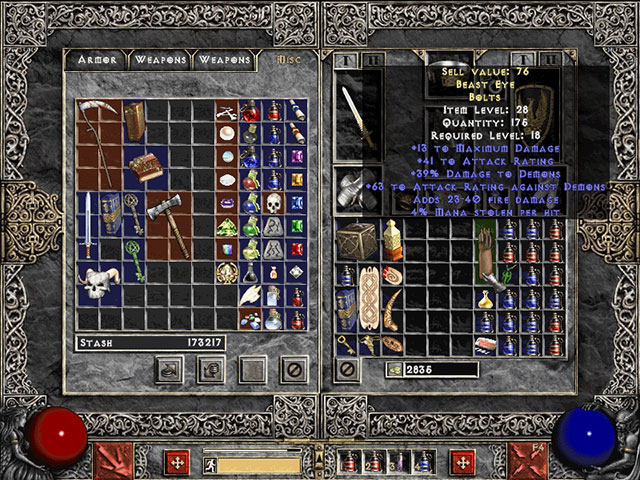Click the Horadric Cube in inventory
The width and height of the screenshot is (640, 480).
pos(354,241)
